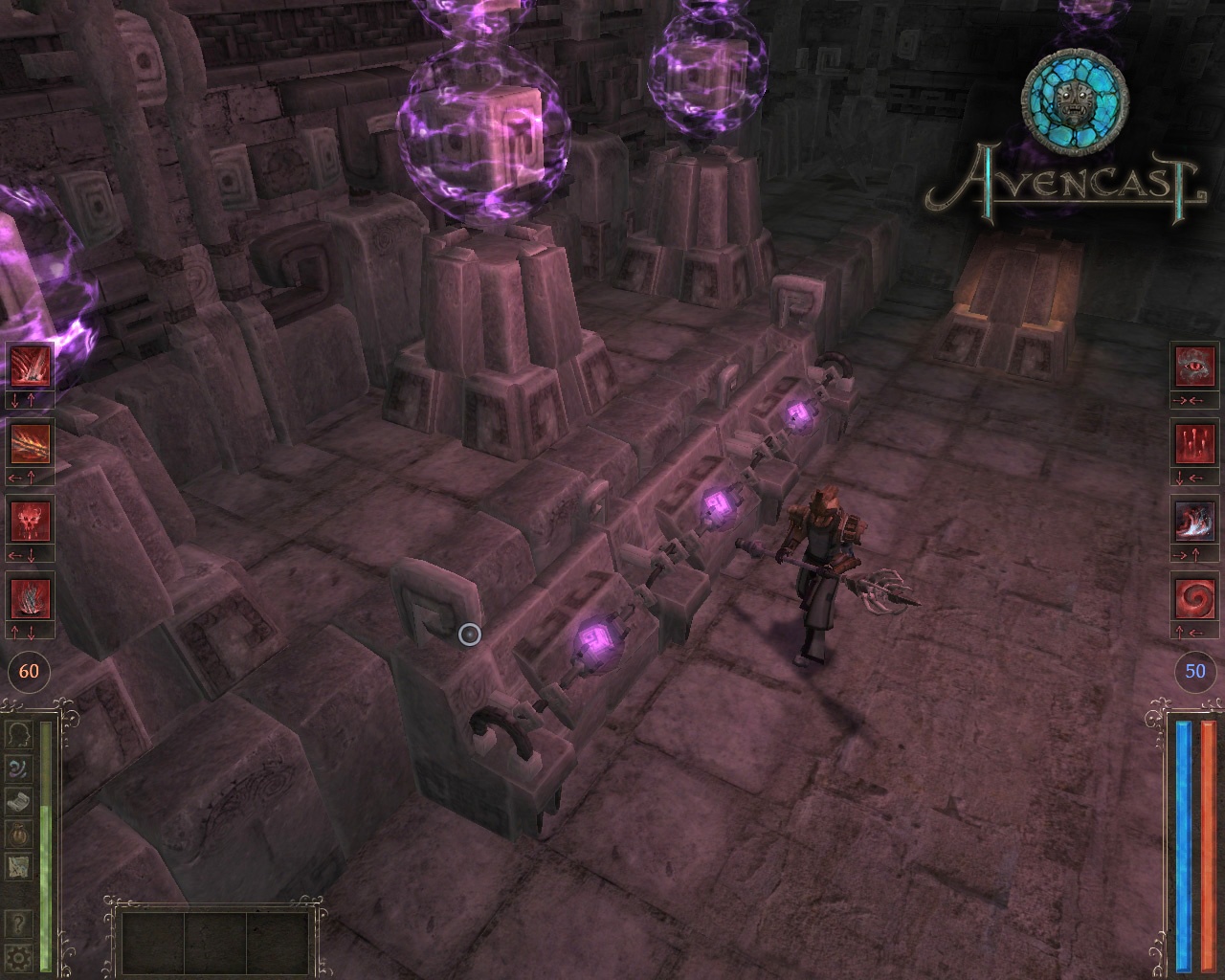Click the number 50 counter on the right
1225x980 pixels.
[1193, 672]
